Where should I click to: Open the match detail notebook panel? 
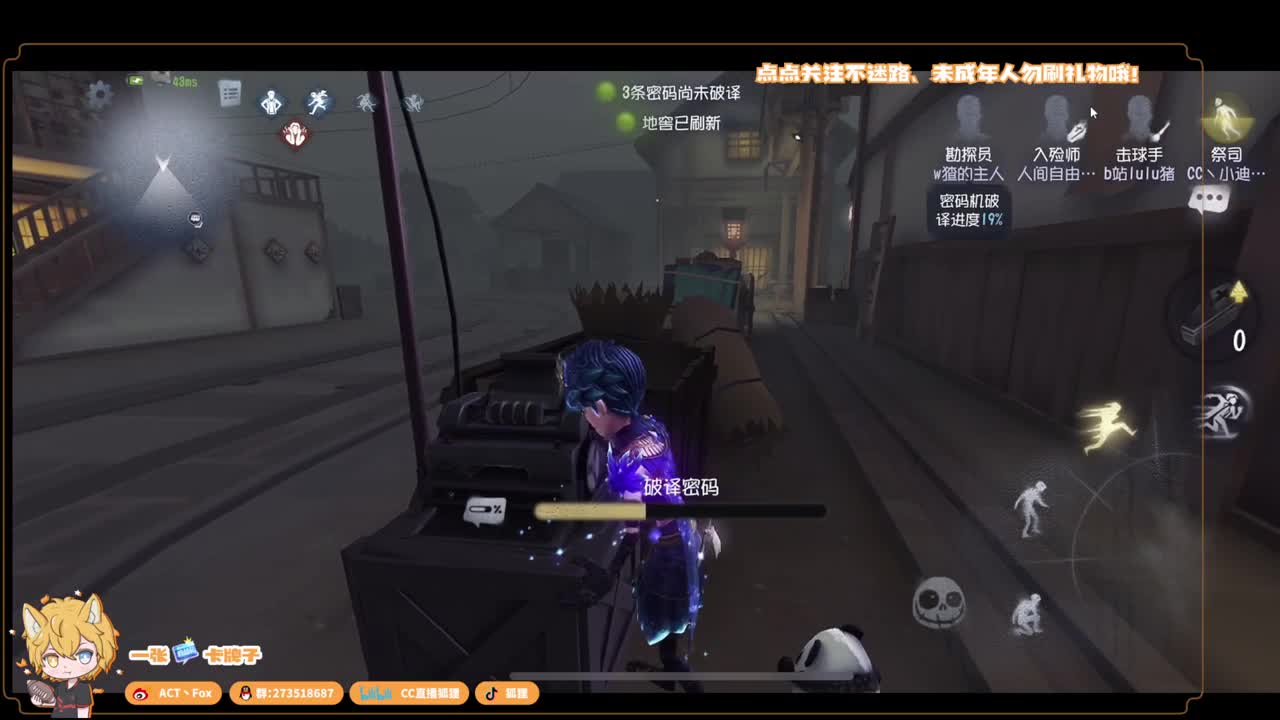228,92
